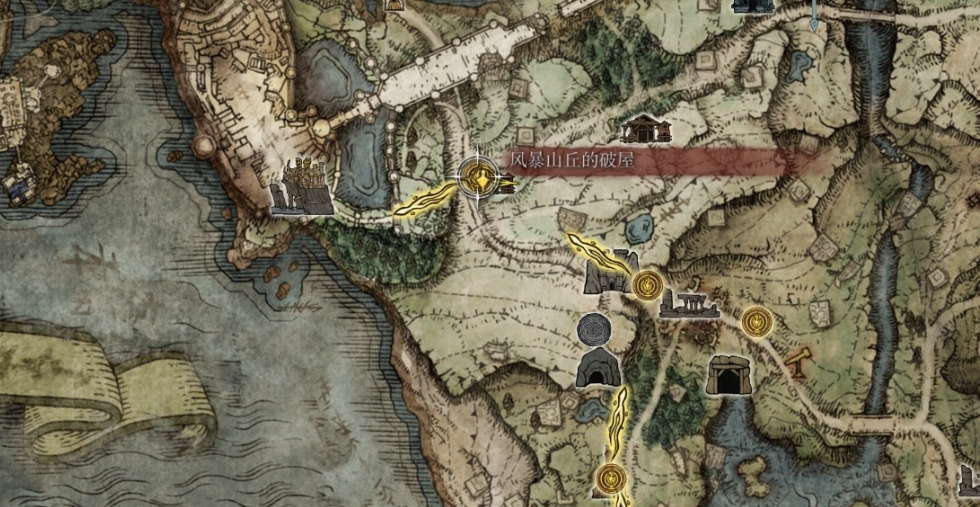Select the stone gate landmark icon

pyautogui.click(x=611, y=272)
